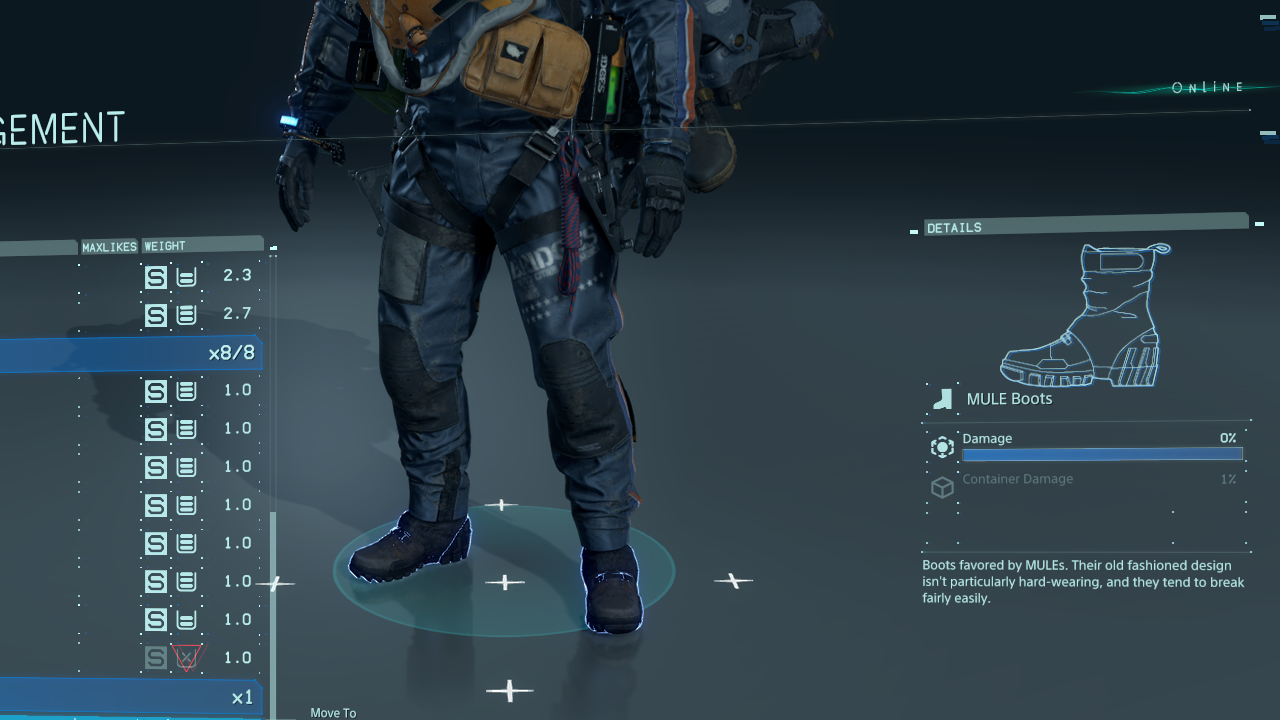Viewport: 1280px width, 720px height.
Task: Click the S icon above the x1 stack row
Action: click(x=156, y=657)
